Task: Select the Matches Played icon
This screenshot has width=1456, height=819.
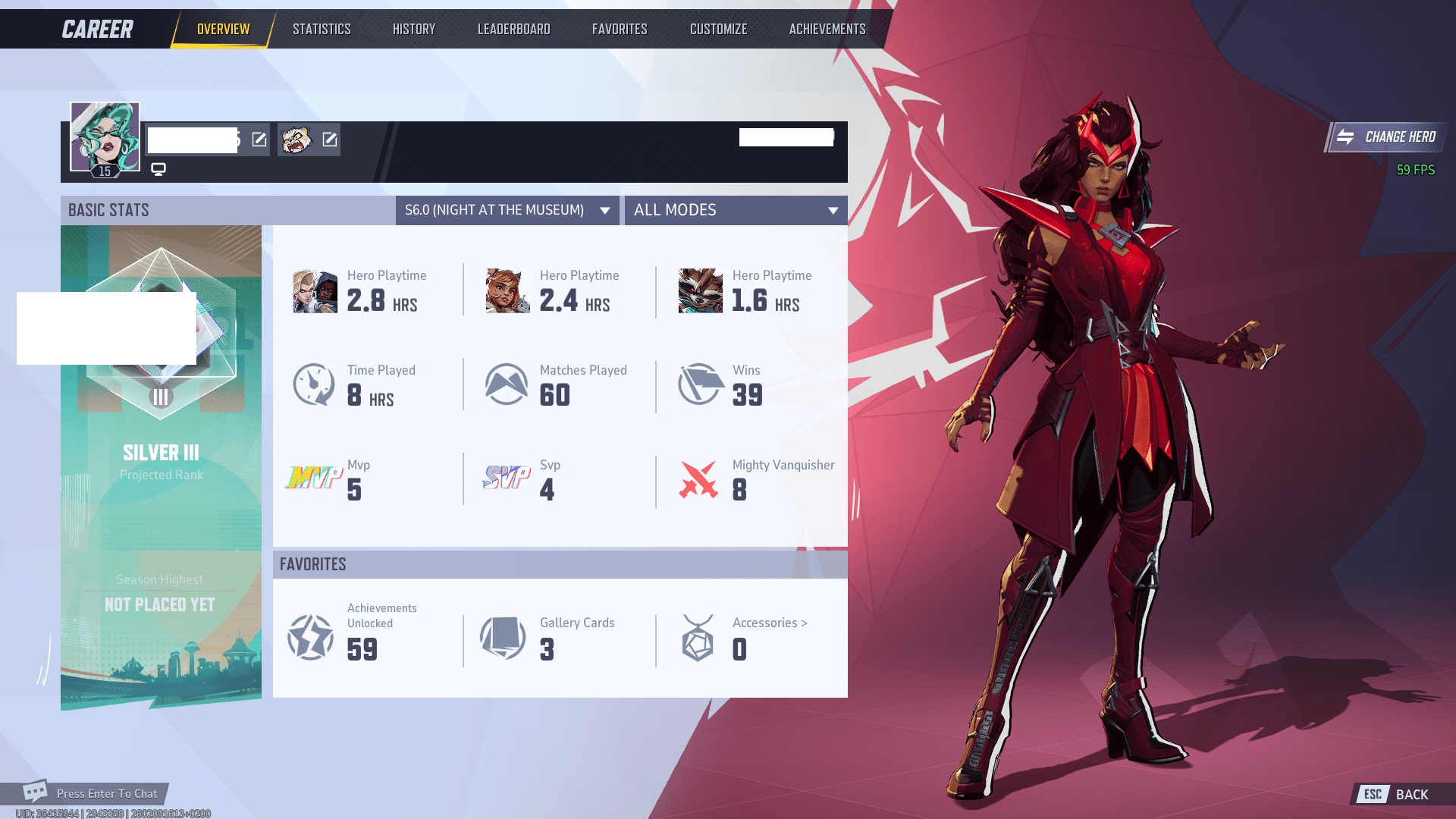Action: pyautogui.click(x=507, y=384)
